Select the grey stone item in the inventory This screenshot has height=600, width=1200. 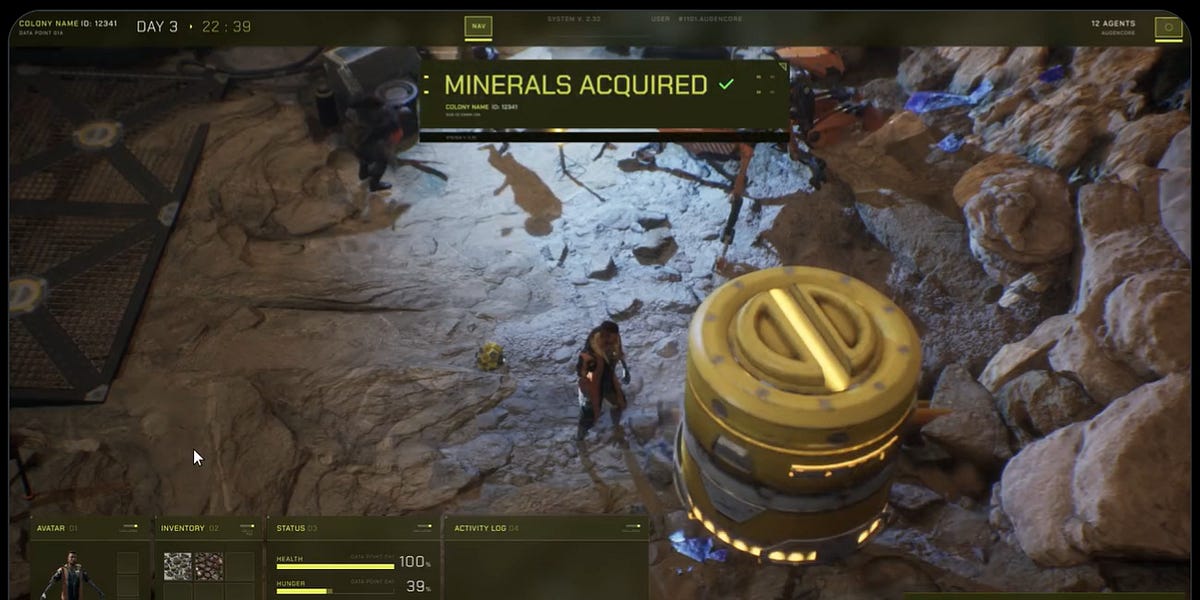(177, 566)
